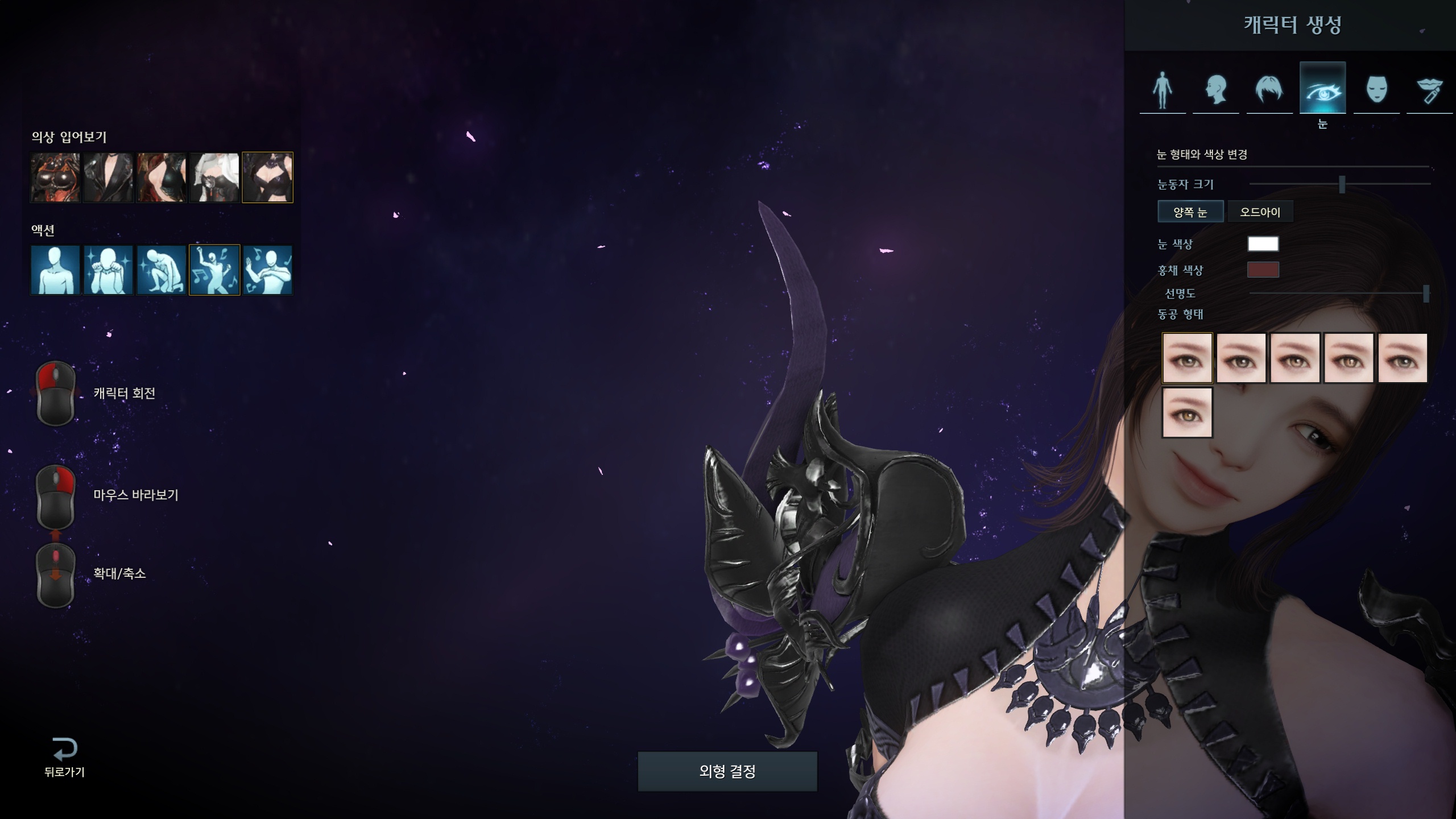Enable the 오드아이 odd-eye option
Screen dimensions: 1456x819
[x=1260, y=212]
